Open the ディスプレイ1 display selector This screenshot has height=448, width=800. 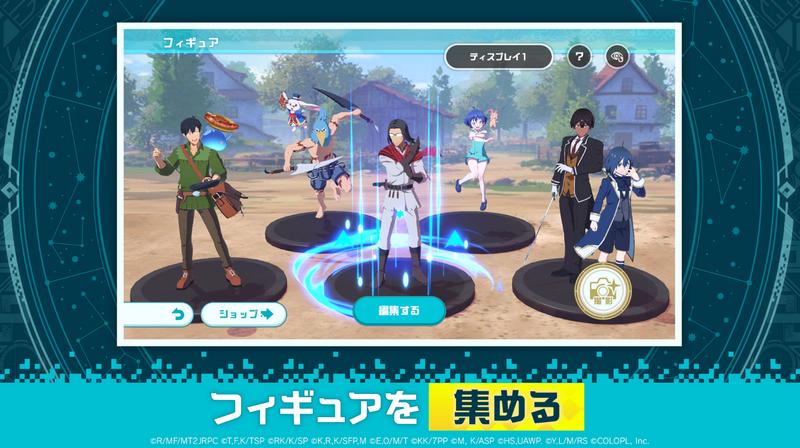tap(498, 57)
